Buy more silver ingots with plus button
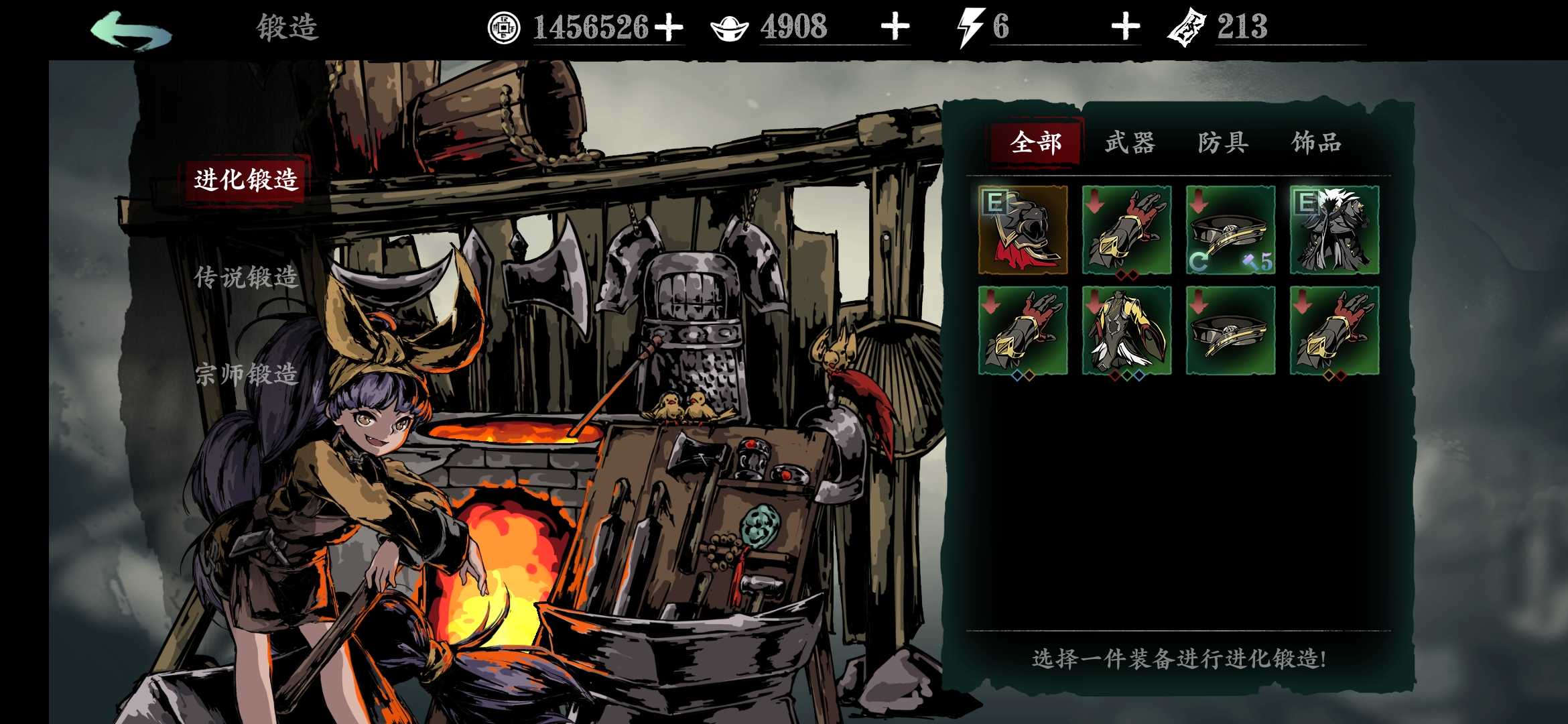This screenshot has height=724, width=1568. click(x=895, y=27)
